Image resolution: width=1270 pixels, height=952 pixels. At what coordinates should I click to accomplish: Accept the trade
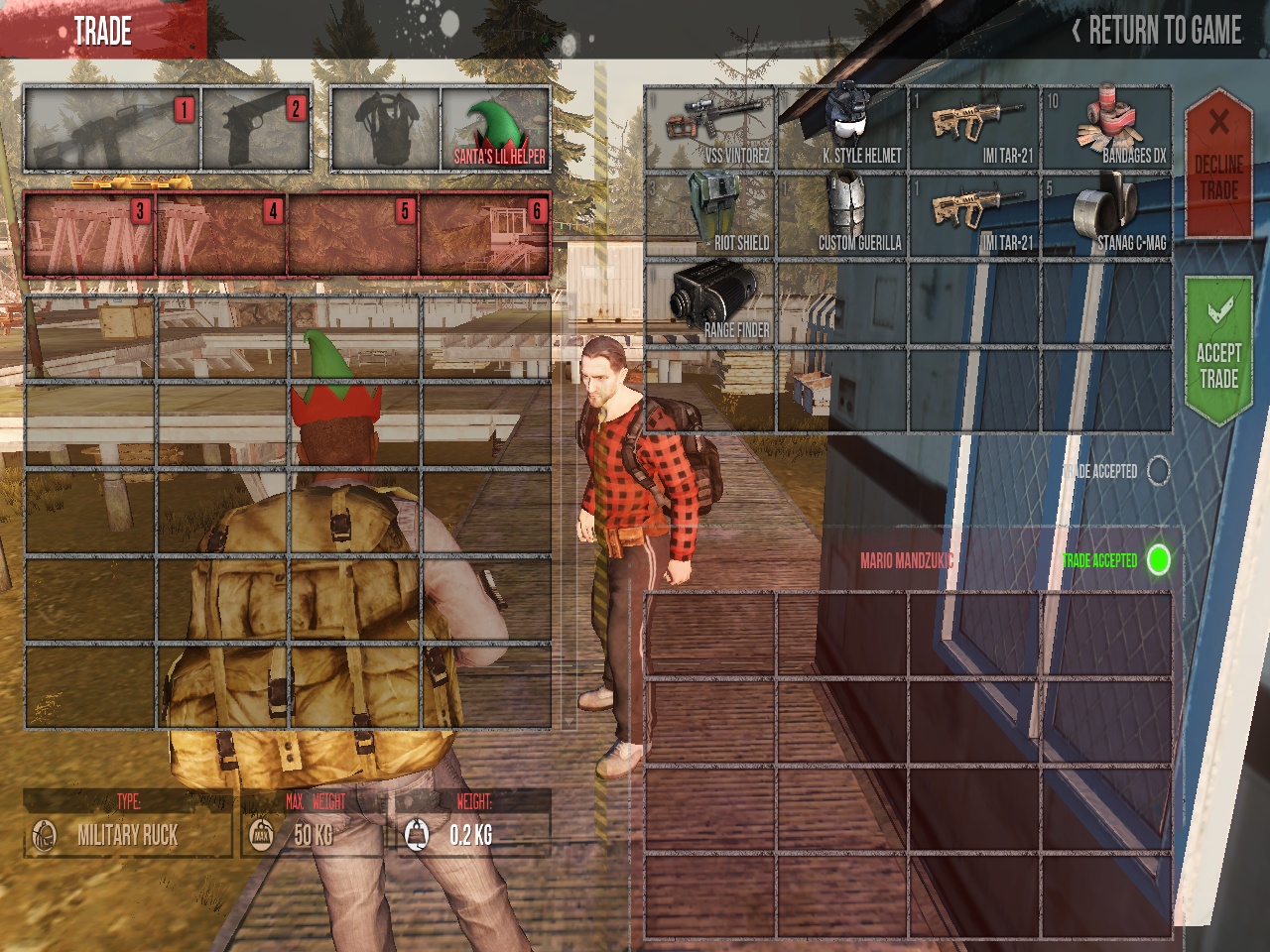pos(1218,353)
